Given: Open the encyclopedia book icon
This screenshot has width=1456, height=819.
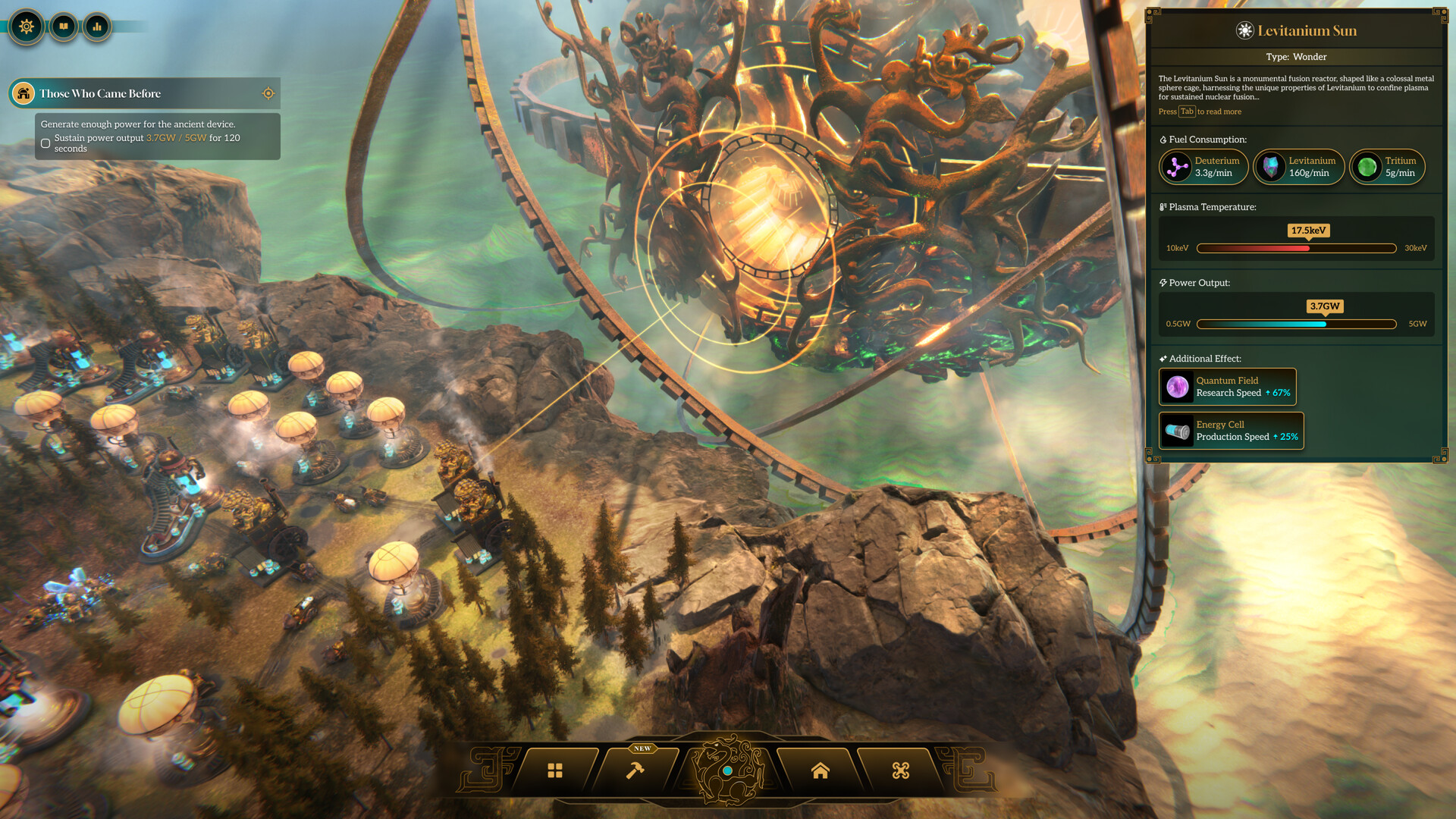Looking at the screenshot, I should (64, 27).
